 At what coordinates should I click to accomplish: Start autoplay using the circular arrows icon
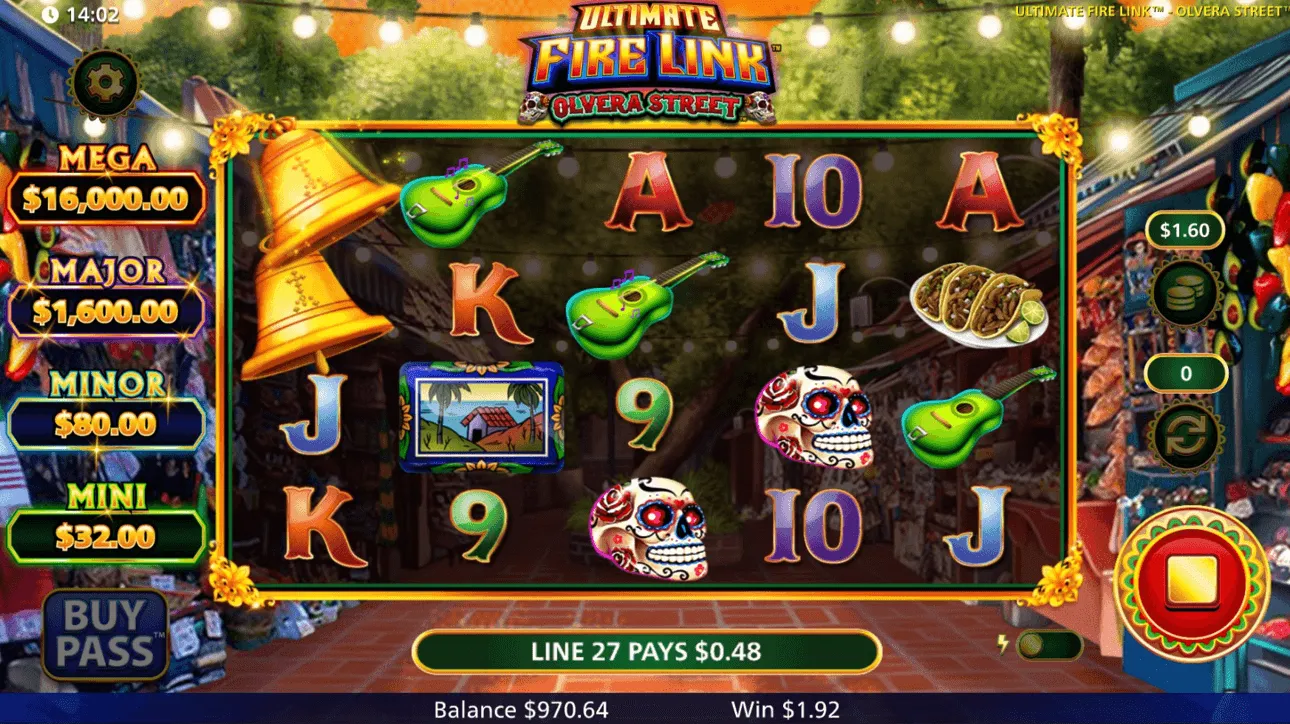1185,436
